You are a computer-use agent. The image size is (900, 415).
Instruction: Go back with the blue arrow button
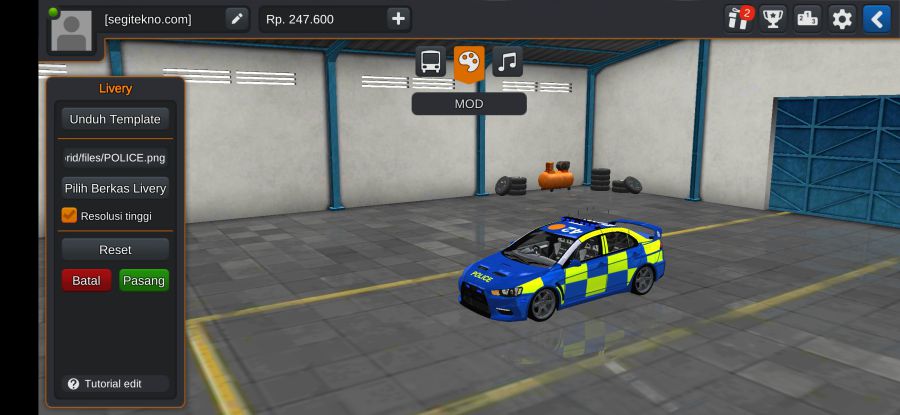pos(877,19)
